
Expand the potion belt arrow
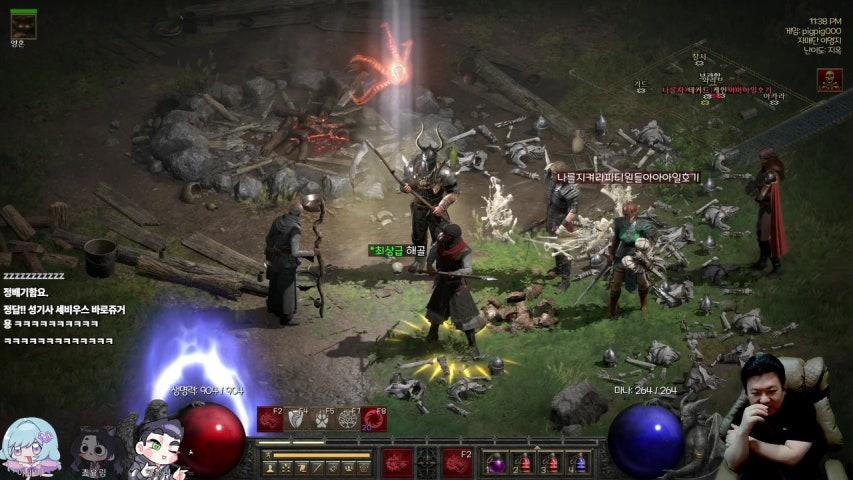(x=538, y=446)
